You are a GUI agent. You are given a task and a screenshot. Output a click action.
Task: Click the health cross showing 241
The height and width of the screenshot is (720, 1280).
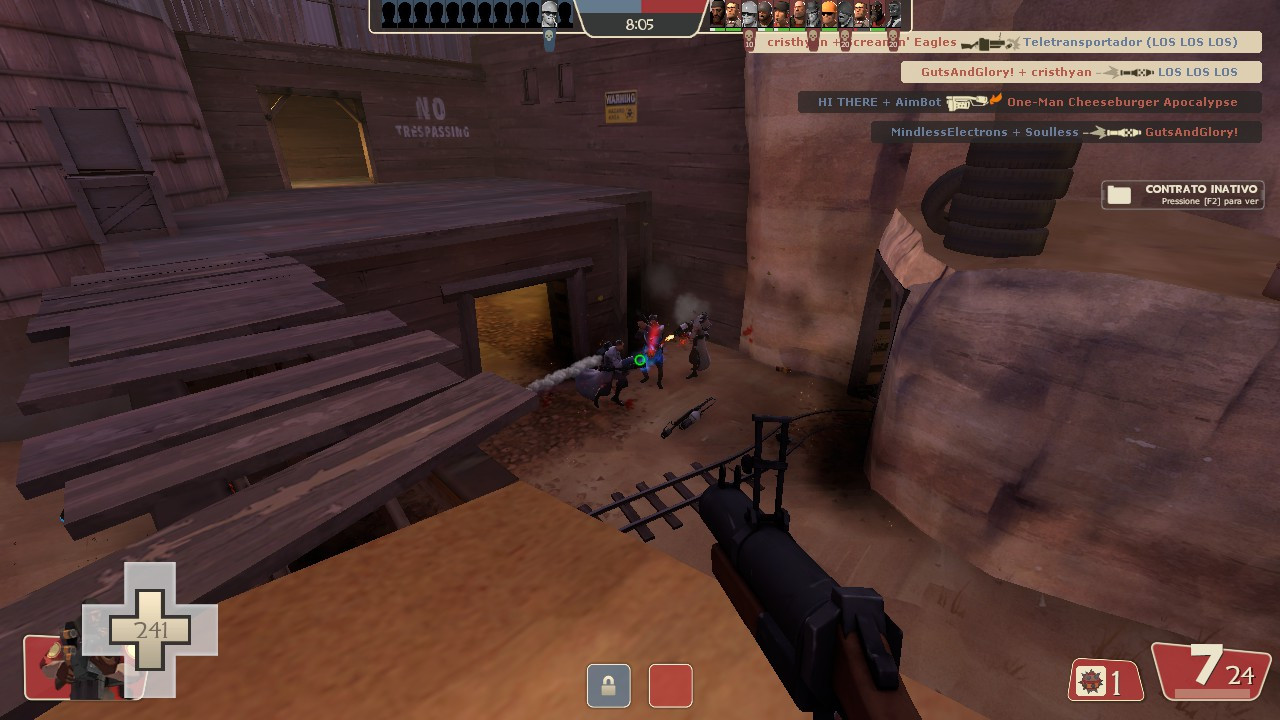tap(150, 630)
